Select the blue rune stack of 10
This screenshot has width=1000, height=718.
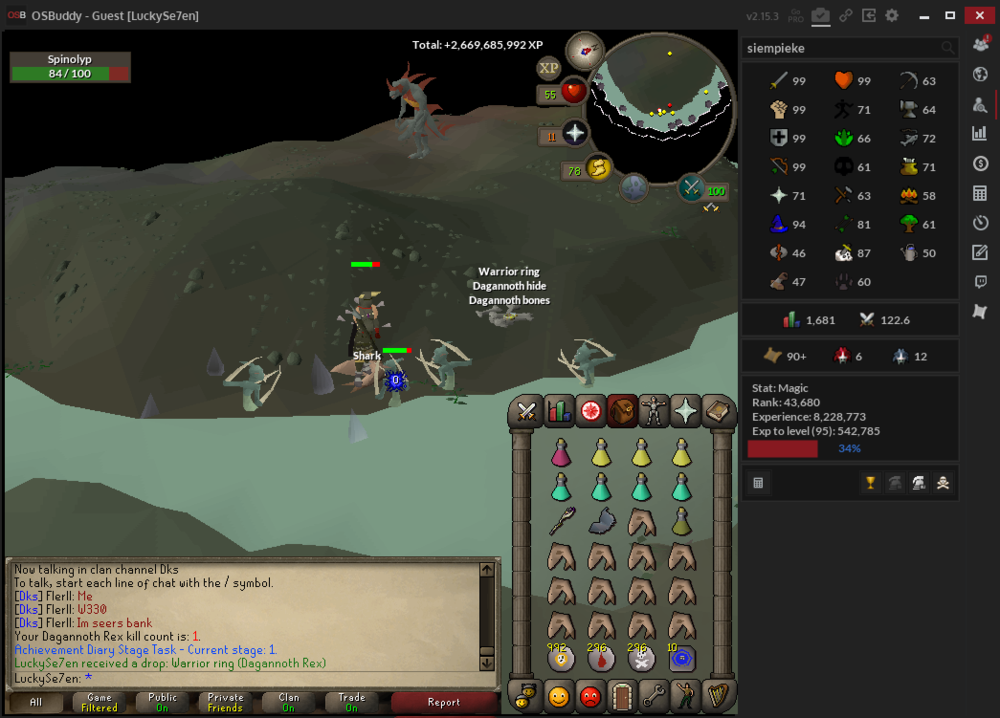click(681, 658)
